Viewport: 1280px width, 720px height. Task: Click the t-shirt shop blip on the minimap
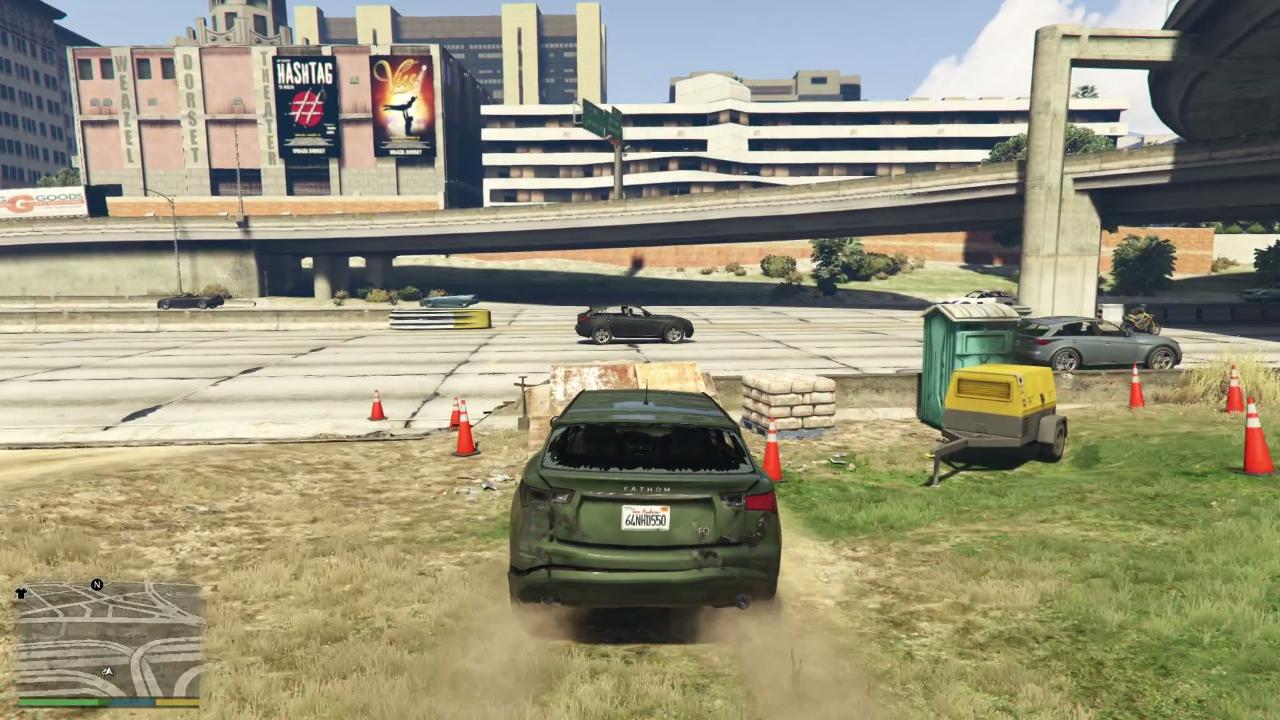coord(21,594)
